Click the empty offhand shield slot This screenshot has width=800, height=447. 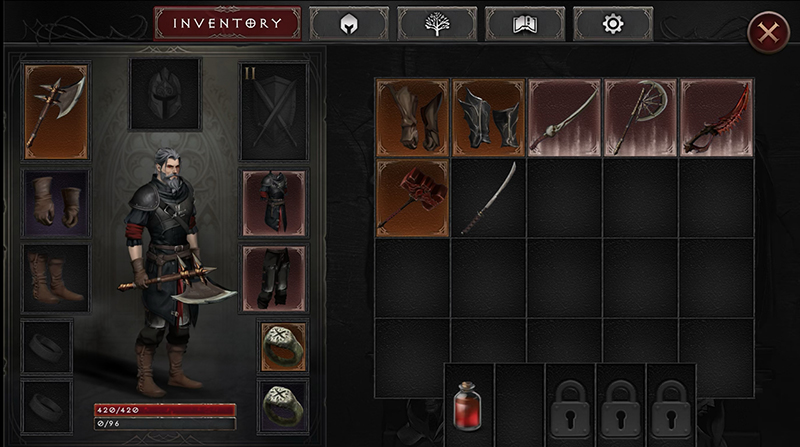click(x=275, y=110)
